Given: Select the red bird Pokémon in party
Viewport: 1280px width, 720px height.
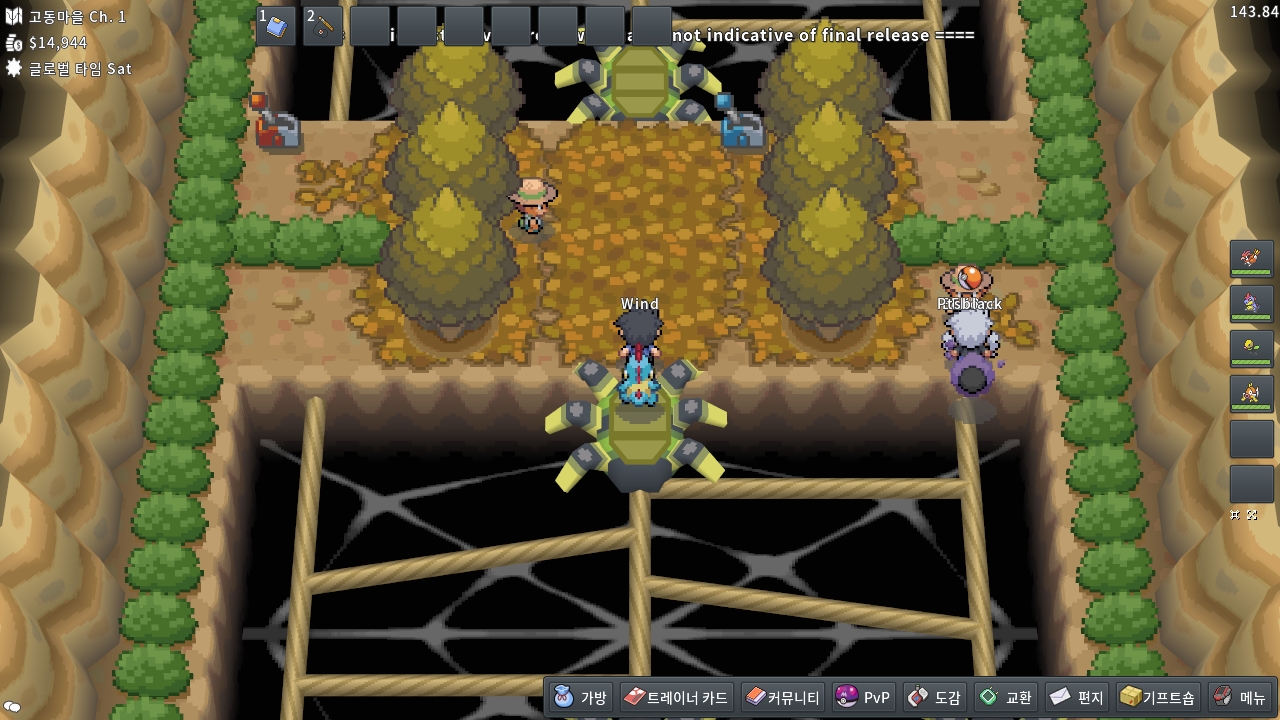Looking at the screenshot, I should [1251, 259].
